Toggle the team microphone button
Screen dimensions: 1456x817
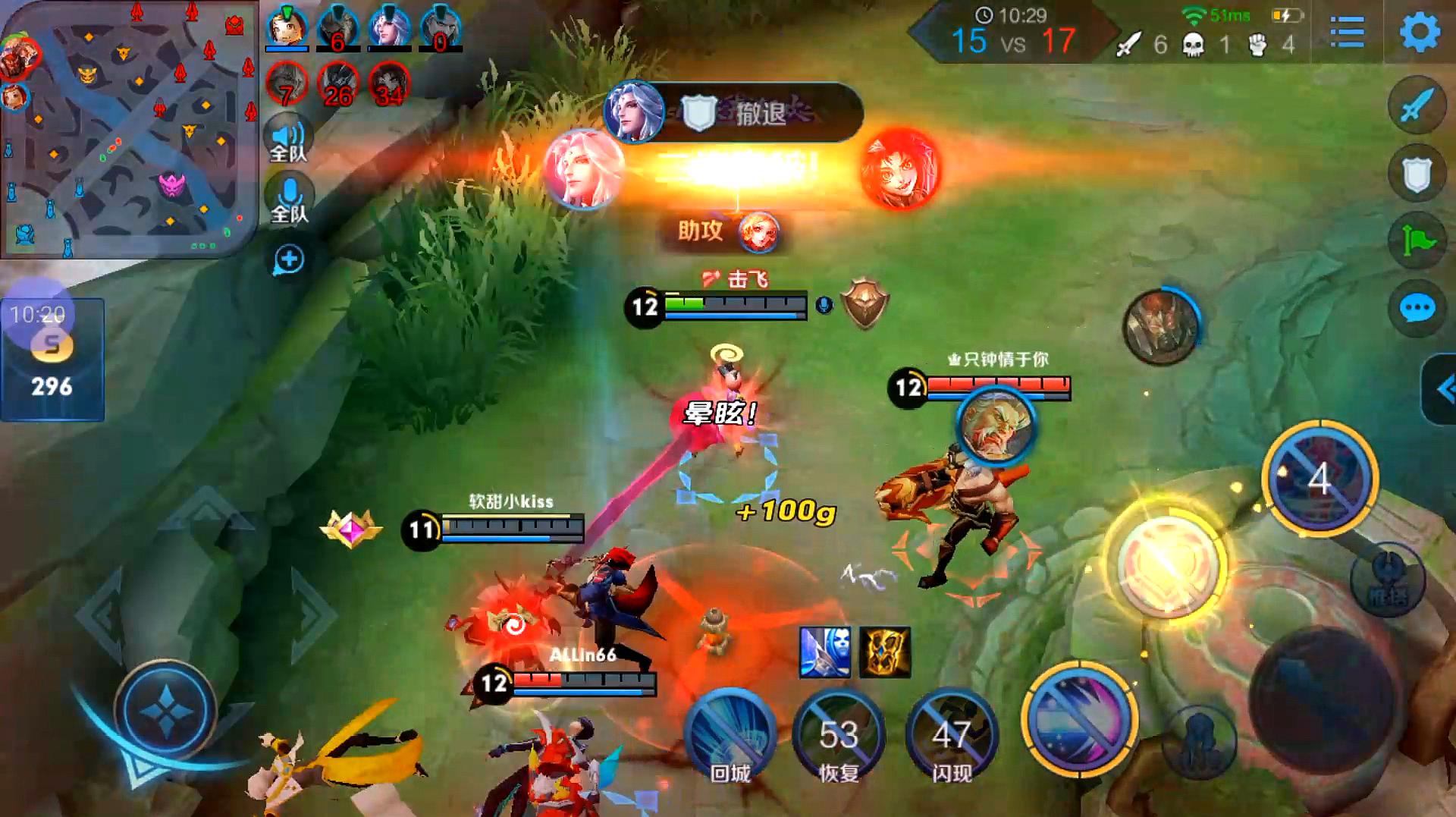(289, 200)
